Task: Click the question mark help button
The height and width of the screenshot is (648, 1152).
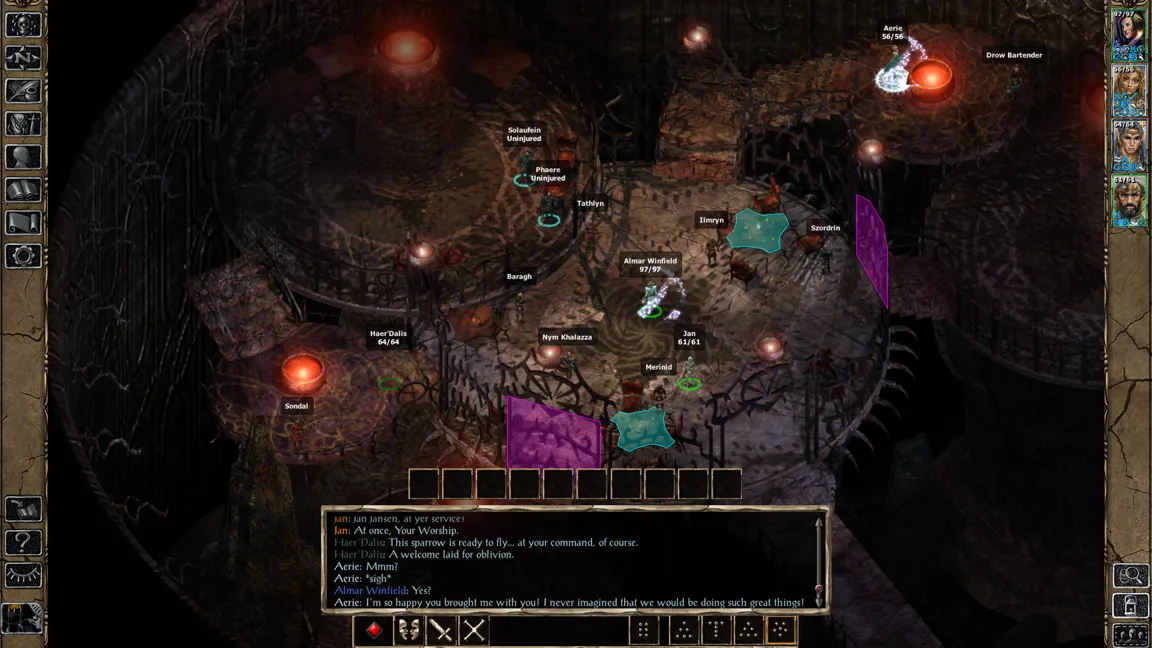Action: click(23, 543)
